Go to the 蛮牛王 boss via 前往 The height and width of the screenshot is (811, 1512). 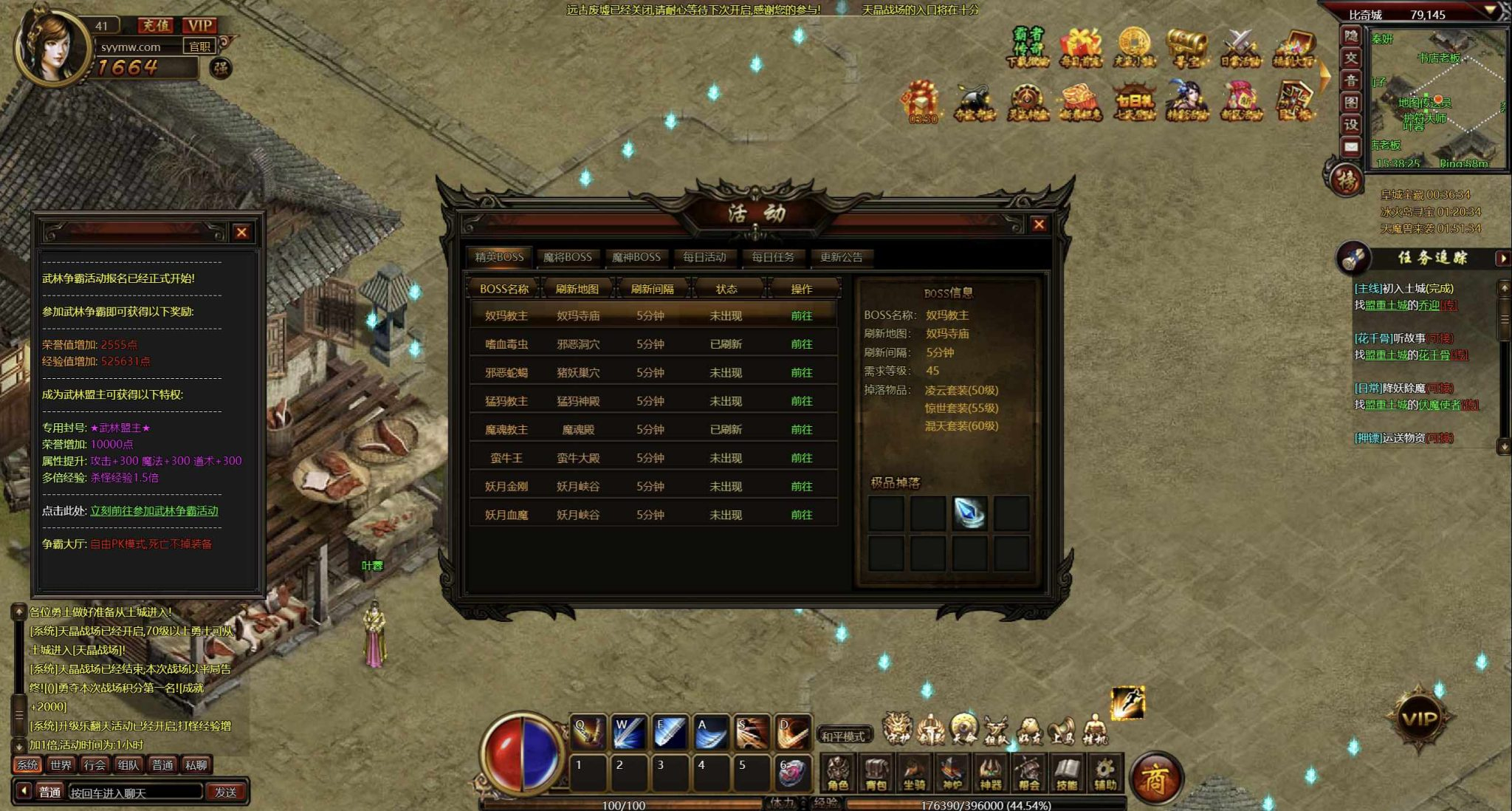[x=801, y=458]
